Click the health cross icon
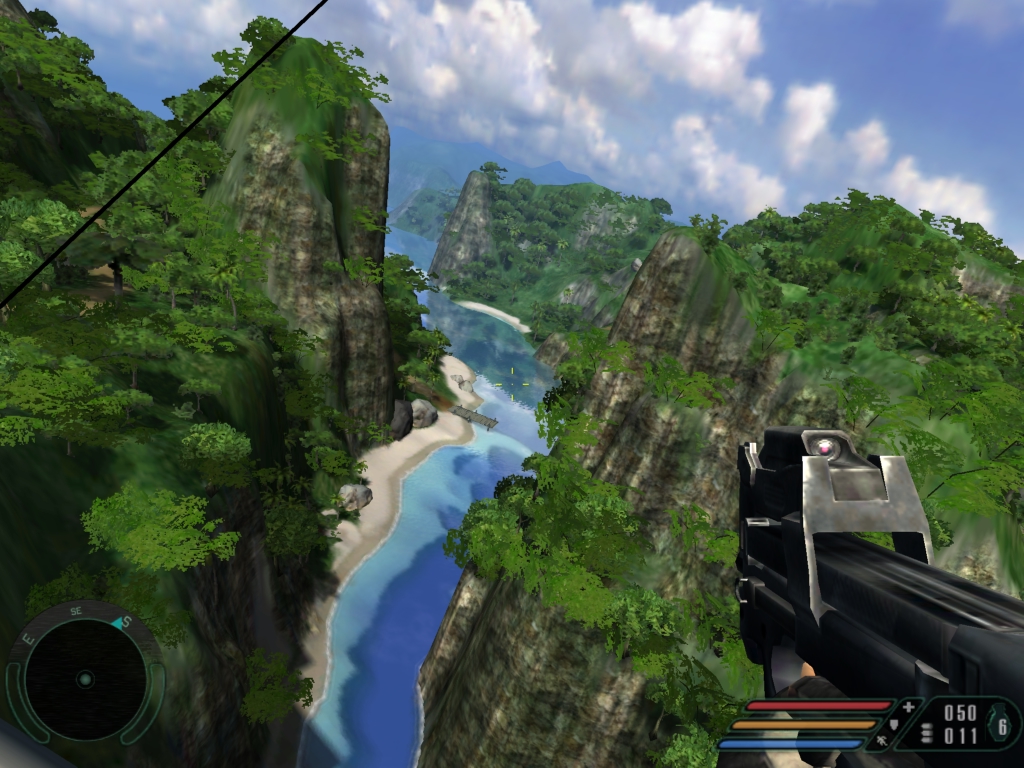 (x=908, y=706)
